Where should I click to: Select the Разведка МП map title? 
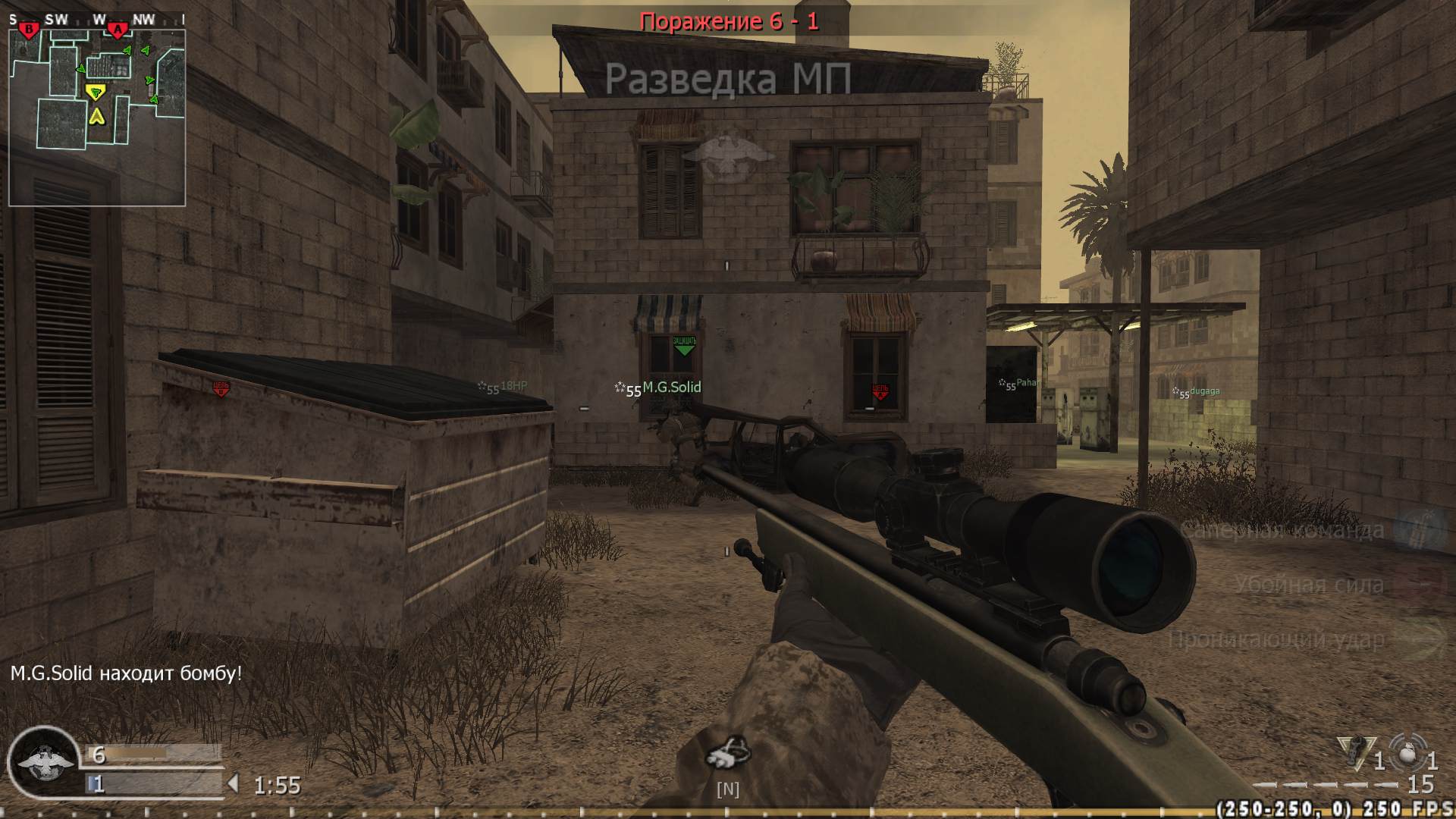point(730,78)
